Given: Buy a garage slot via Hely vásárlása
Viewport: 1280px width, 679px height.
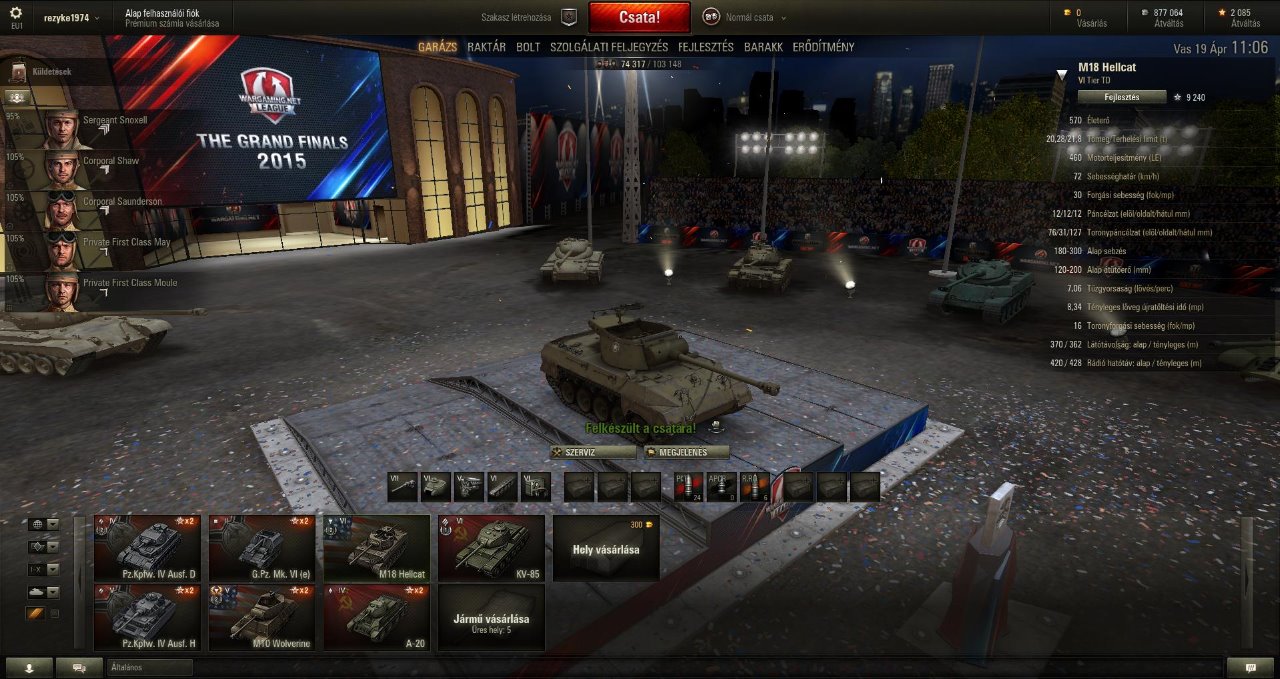Looking at the screenshot, I should pos(606,548).
